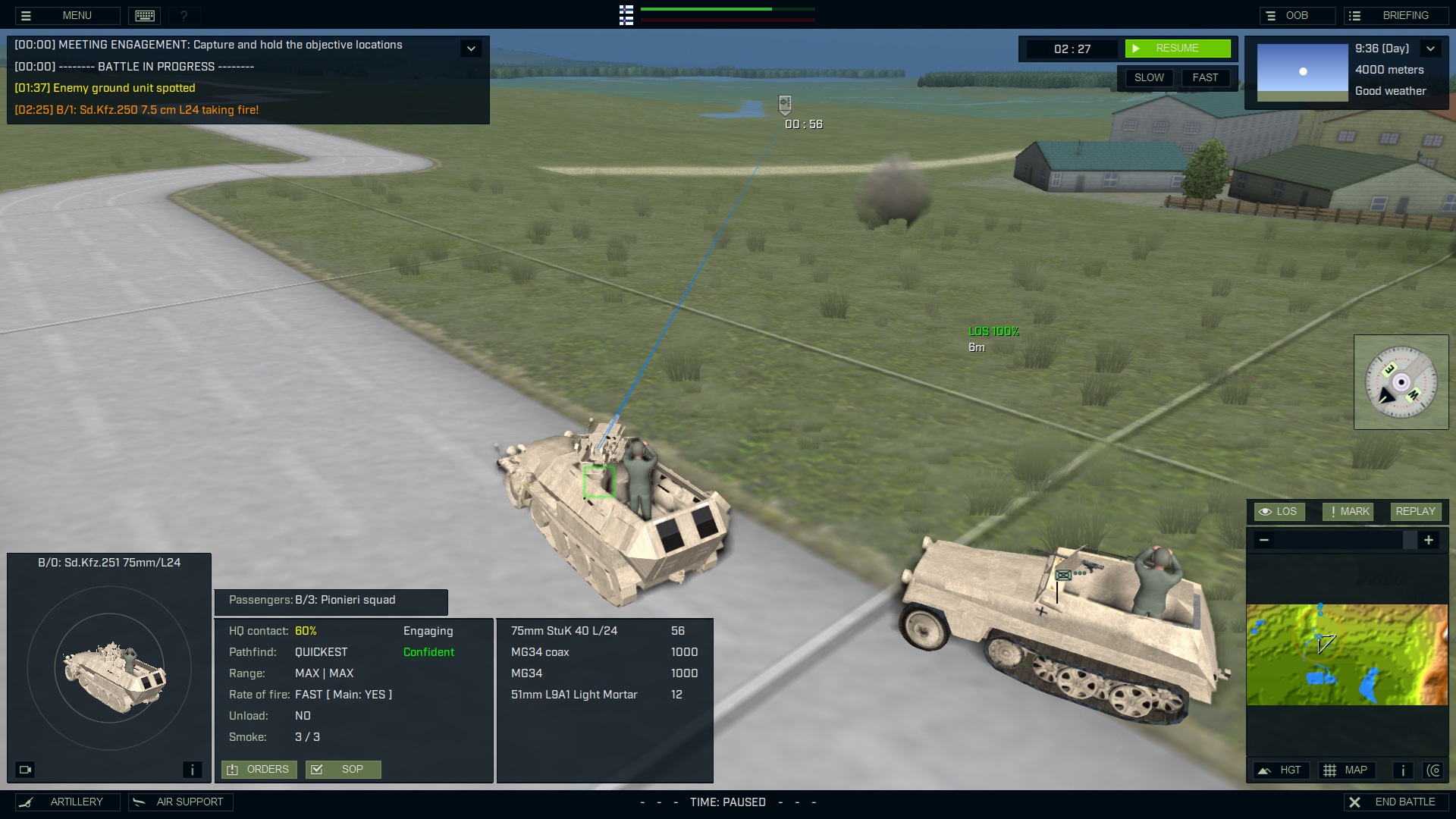Open unit info via the i icon
Screen dimensions: 1456x819
coord(192,769)
